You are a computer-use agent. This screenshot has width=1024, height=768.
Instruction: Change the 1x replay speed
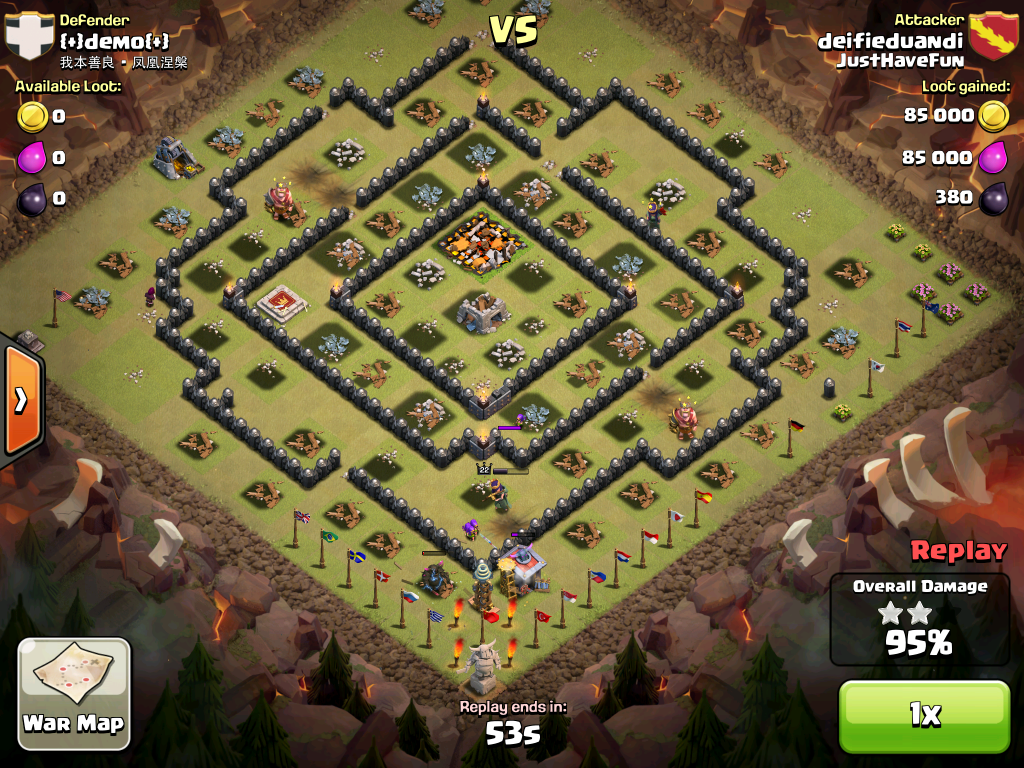click(x=924, y=714)
